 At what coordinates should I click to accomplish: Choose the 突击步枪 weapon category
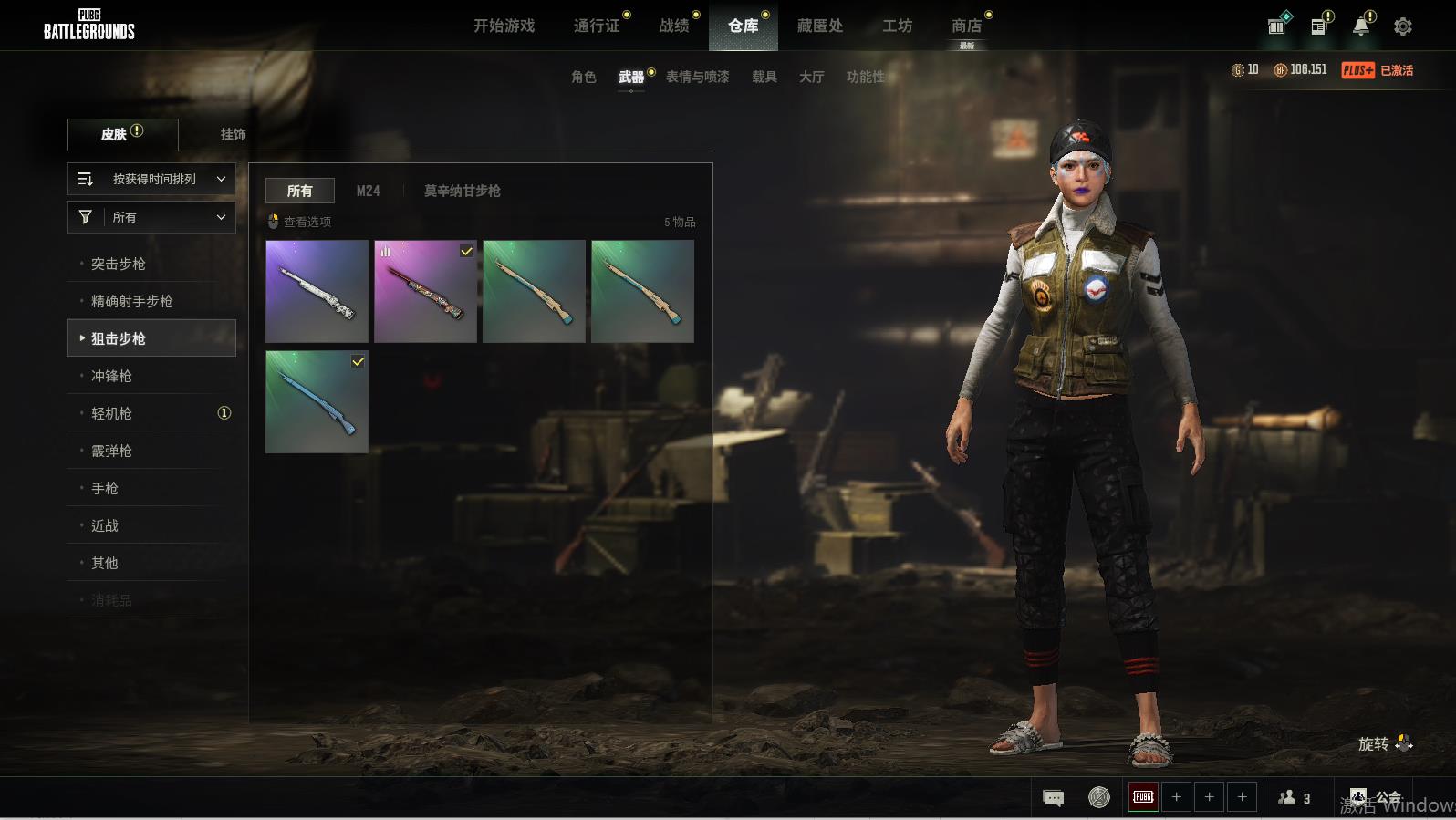[x=119, y=264]
